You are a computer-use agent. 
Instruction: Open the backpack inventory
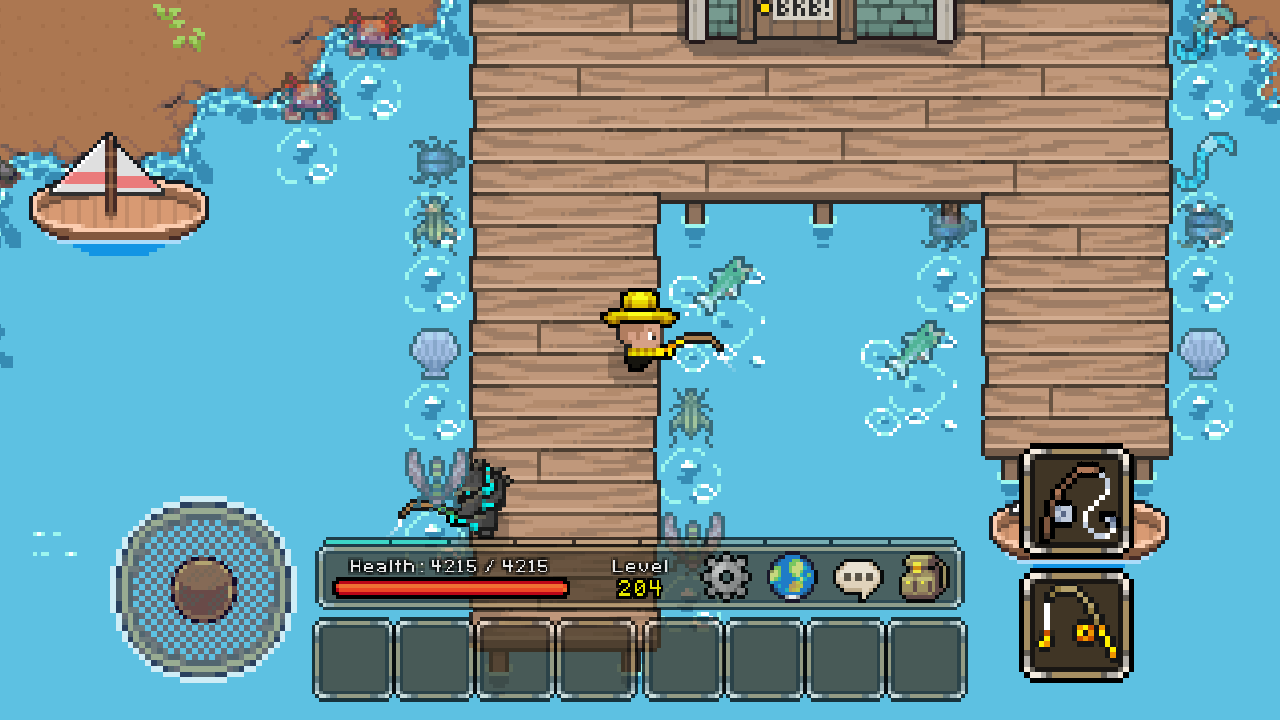tap(923, 577)
